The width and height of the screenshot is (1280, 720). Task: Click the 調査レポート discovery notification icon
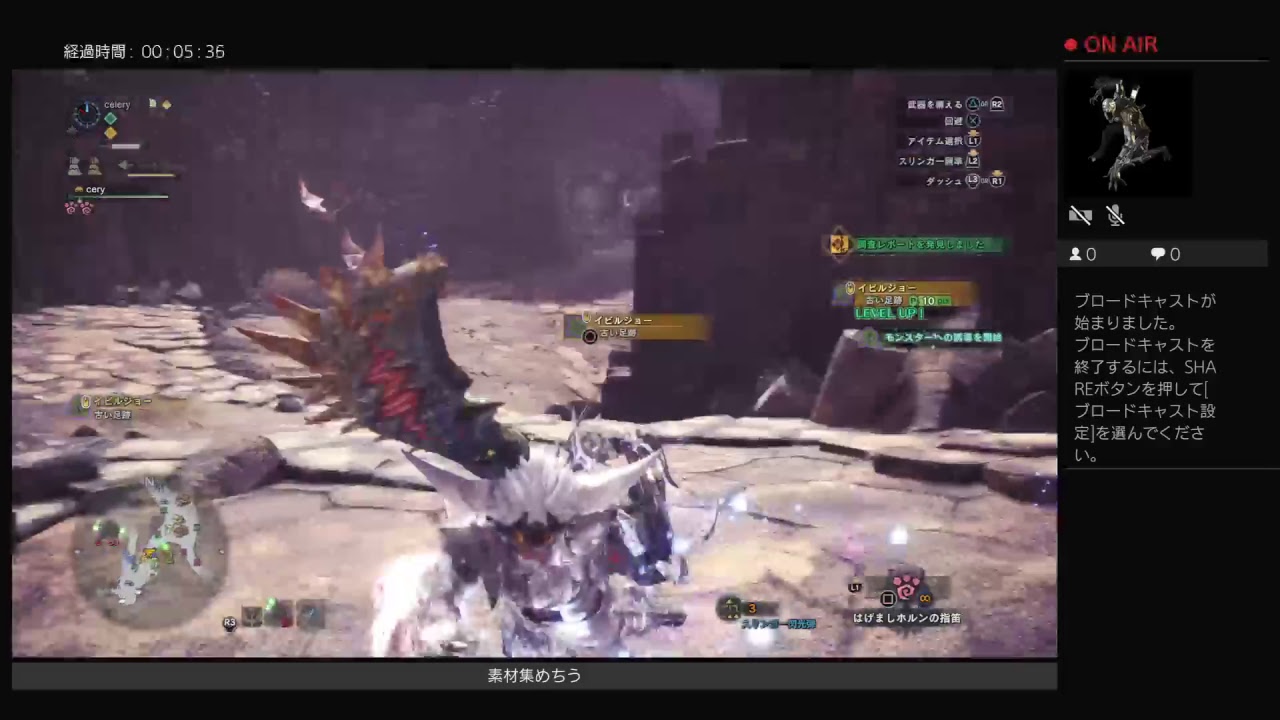(838, 244)
